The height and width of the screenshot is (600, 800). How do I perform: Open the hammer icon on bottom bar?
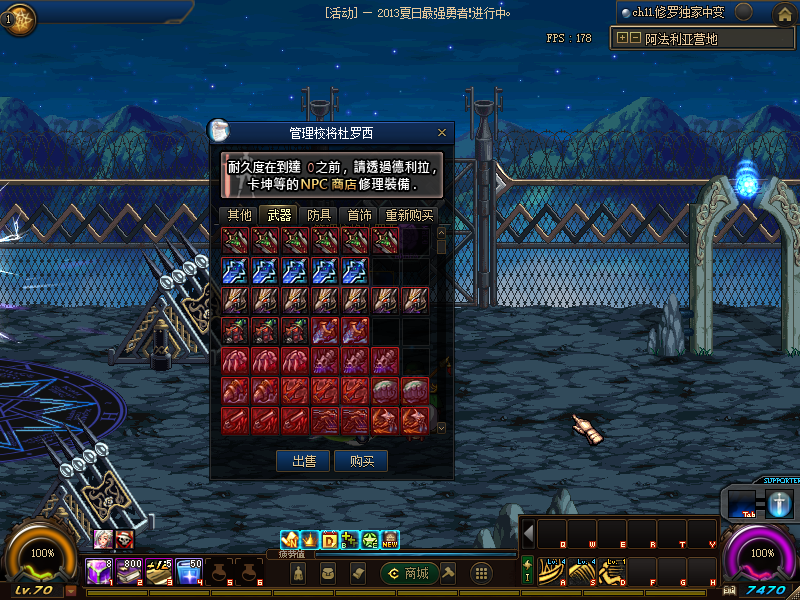coord(450,573)
